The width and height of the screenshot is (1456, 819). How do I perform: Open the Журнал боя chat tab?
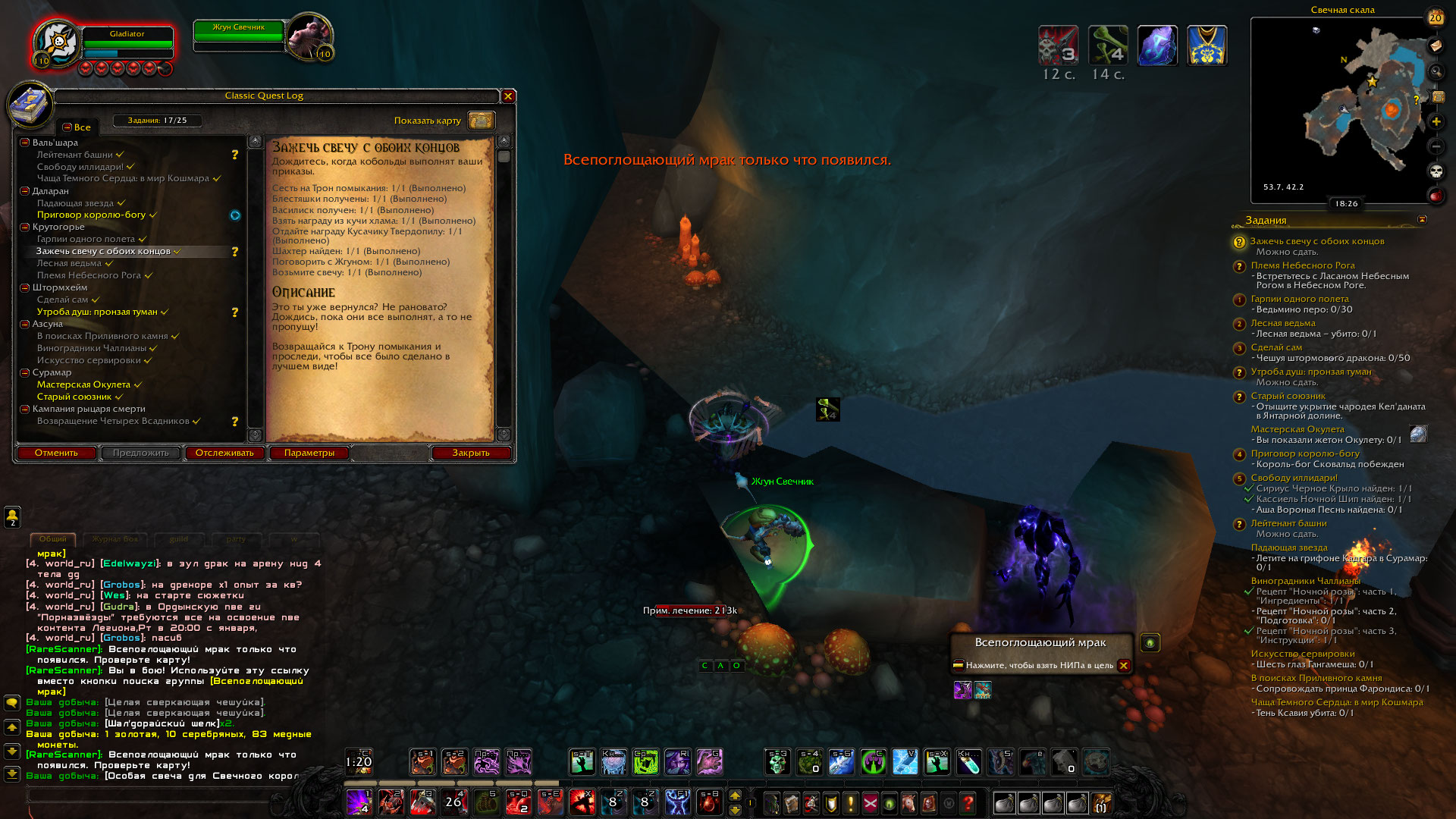click(x=115, y=539)
